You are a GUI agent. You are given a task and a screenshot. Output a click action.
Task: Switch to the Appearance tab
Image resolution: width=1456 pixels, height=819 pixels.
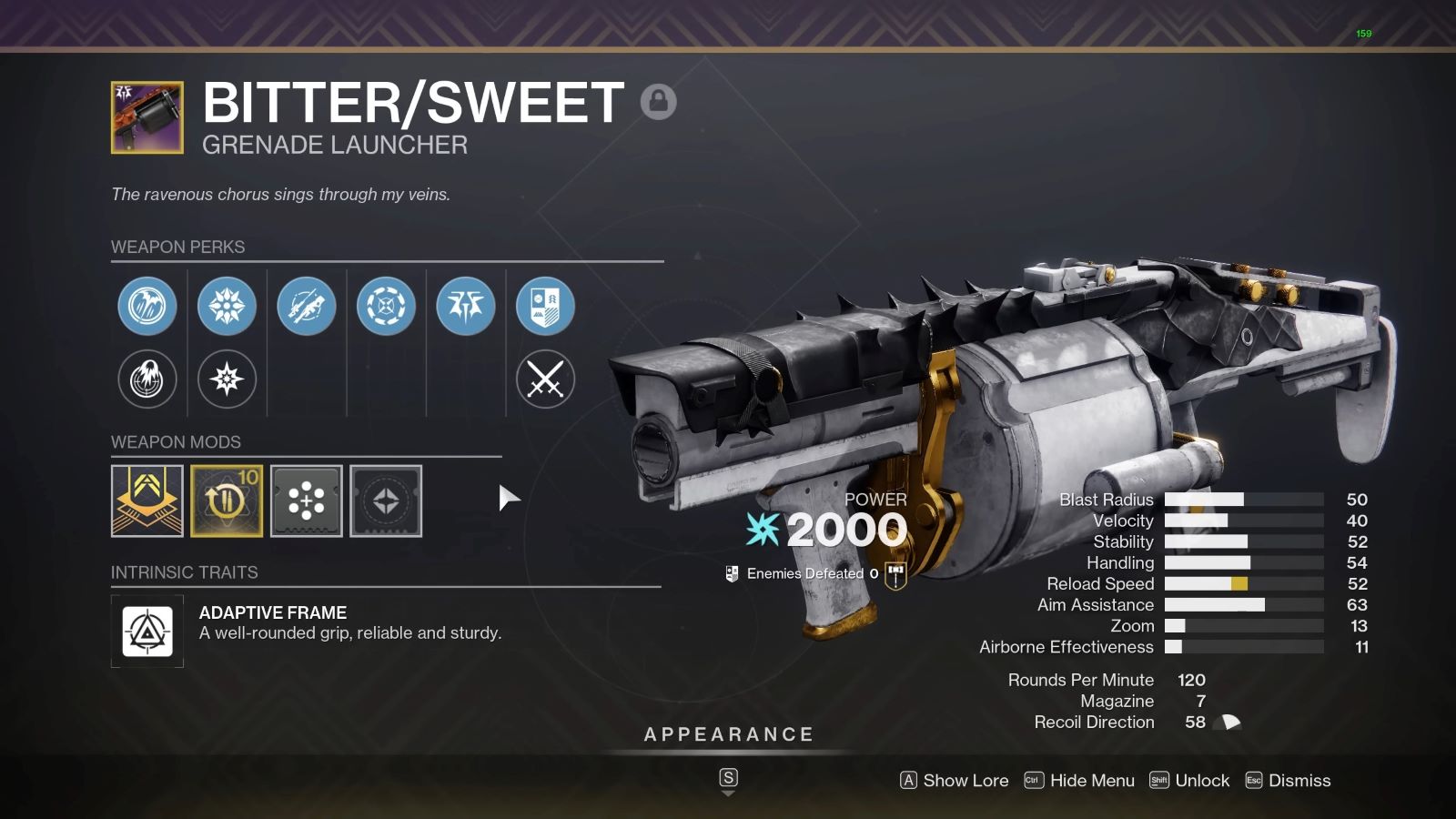[x=728, y=733]
